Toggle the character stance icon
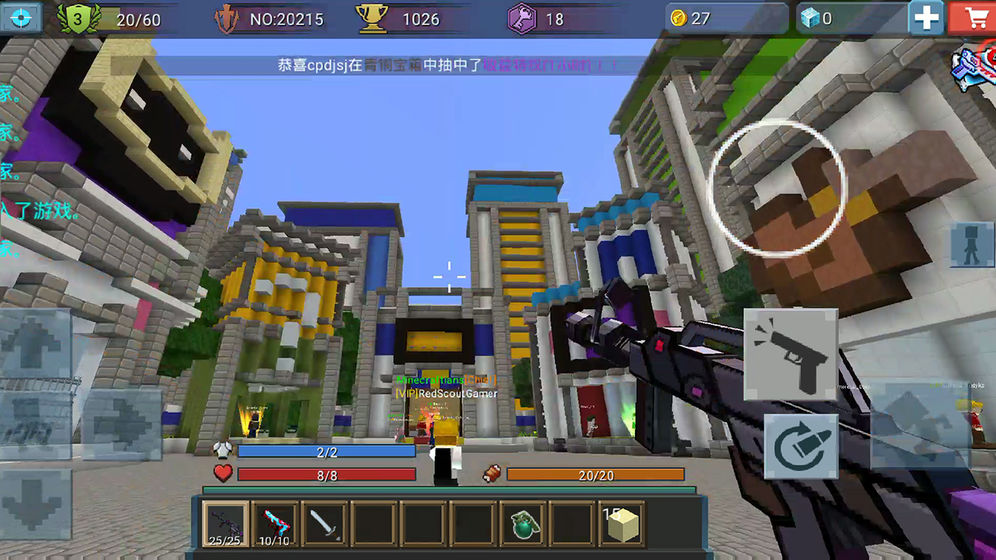 971,244
